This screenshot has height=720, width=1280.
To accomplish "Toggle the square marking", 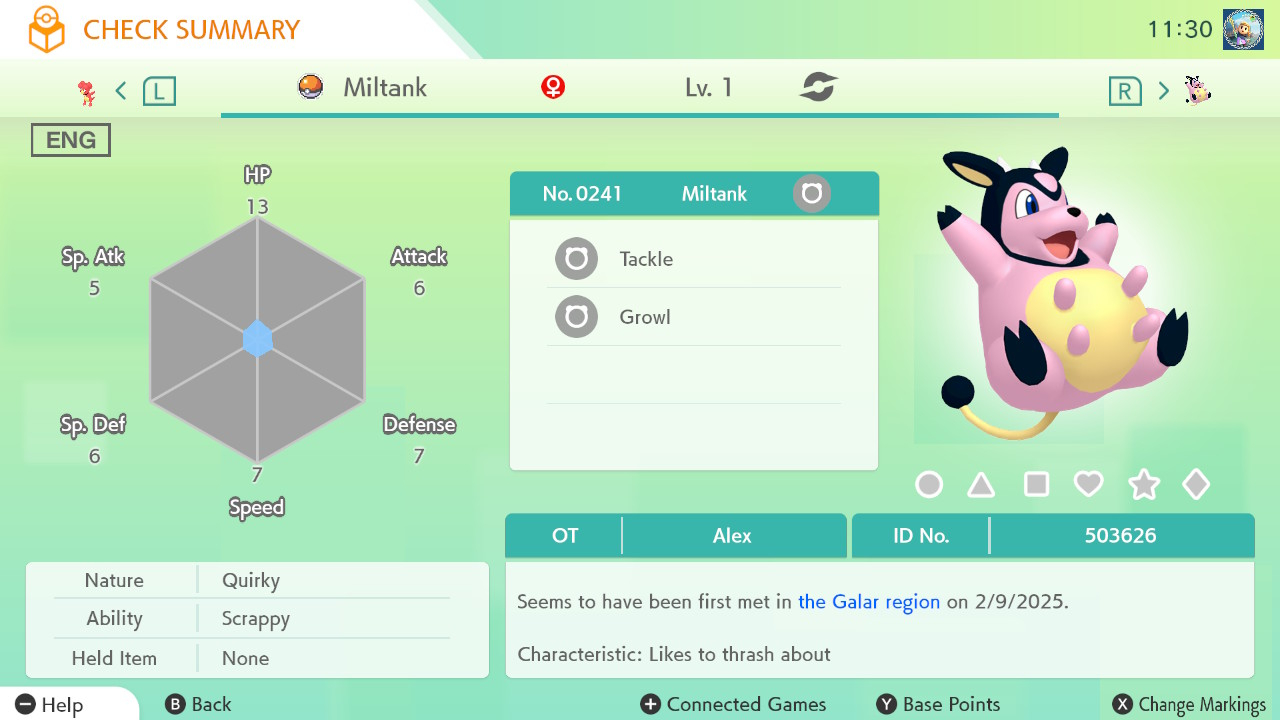I will click(1036, 485).
